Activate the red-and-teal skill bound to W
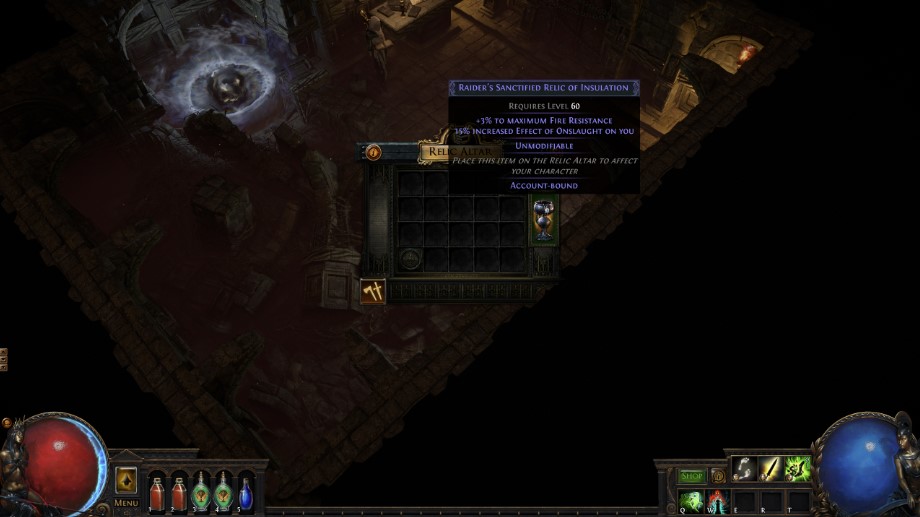 [717, 499]
